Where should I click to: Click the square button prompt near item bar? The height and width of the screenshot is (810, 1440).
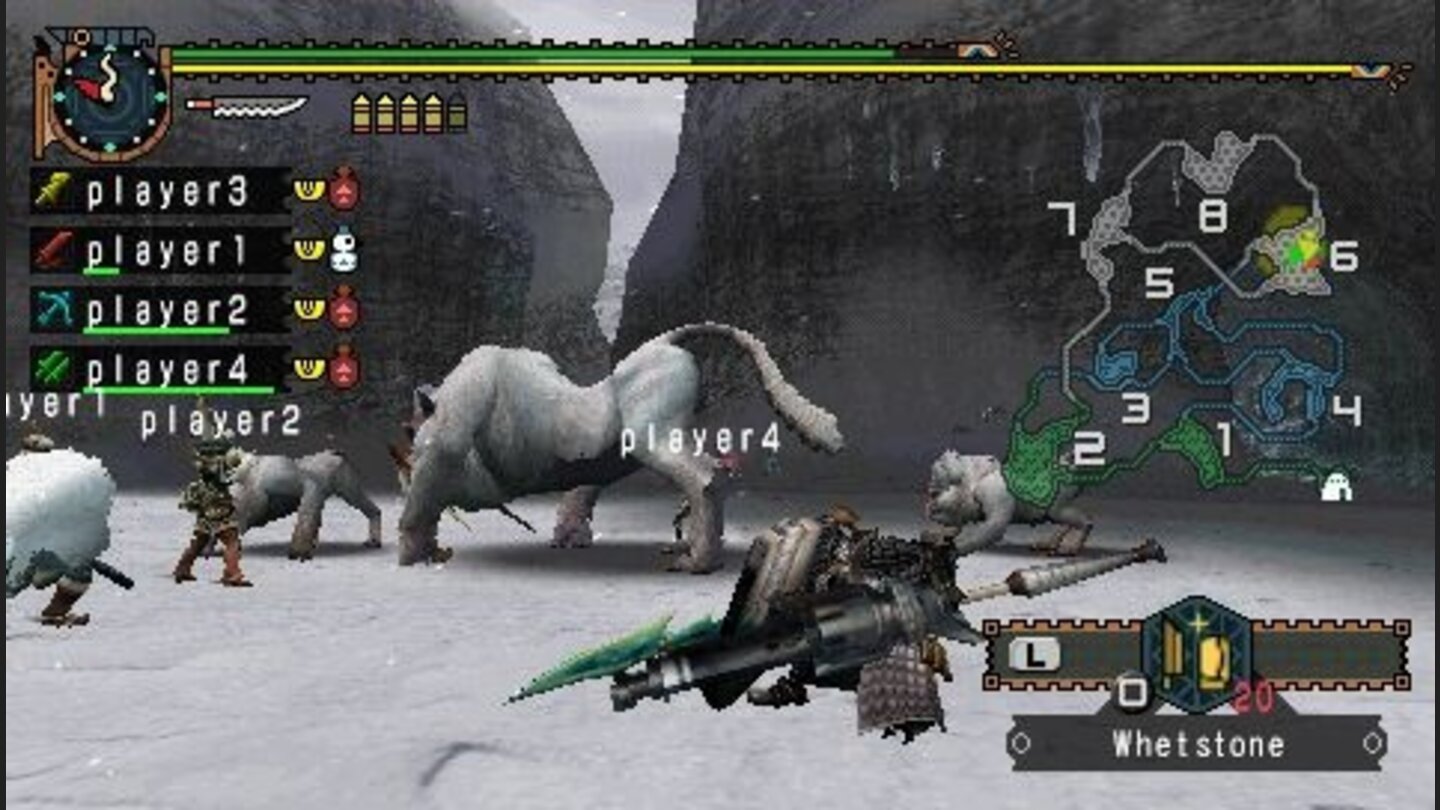pos(1131,691)
